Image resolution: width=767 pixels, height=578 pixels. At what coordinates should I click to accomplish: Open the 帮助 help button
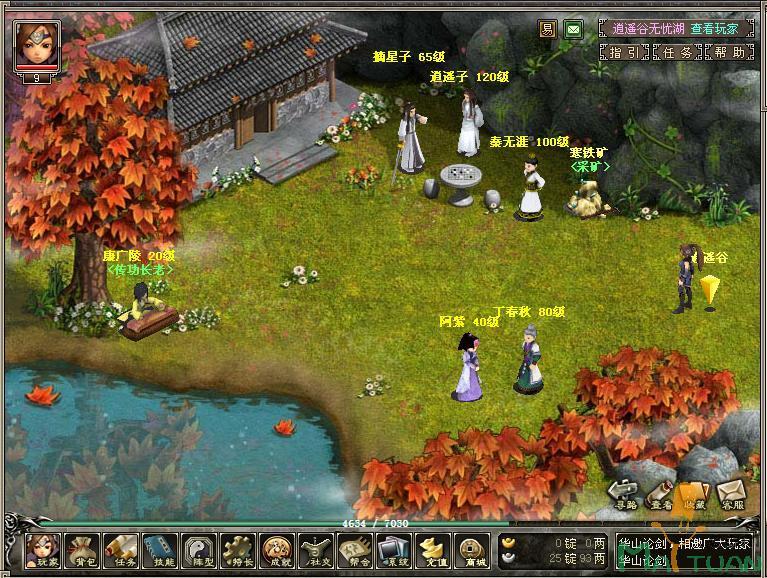[x=729, y=52]
